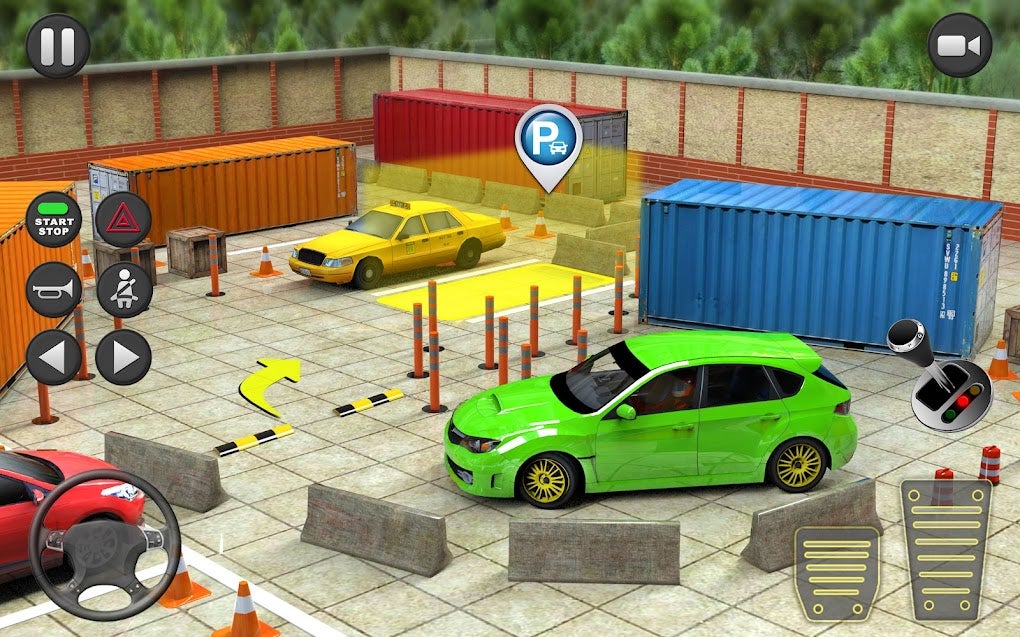The image size is (1020, 637).
Task: Pause the game
Action: (57, 45)
